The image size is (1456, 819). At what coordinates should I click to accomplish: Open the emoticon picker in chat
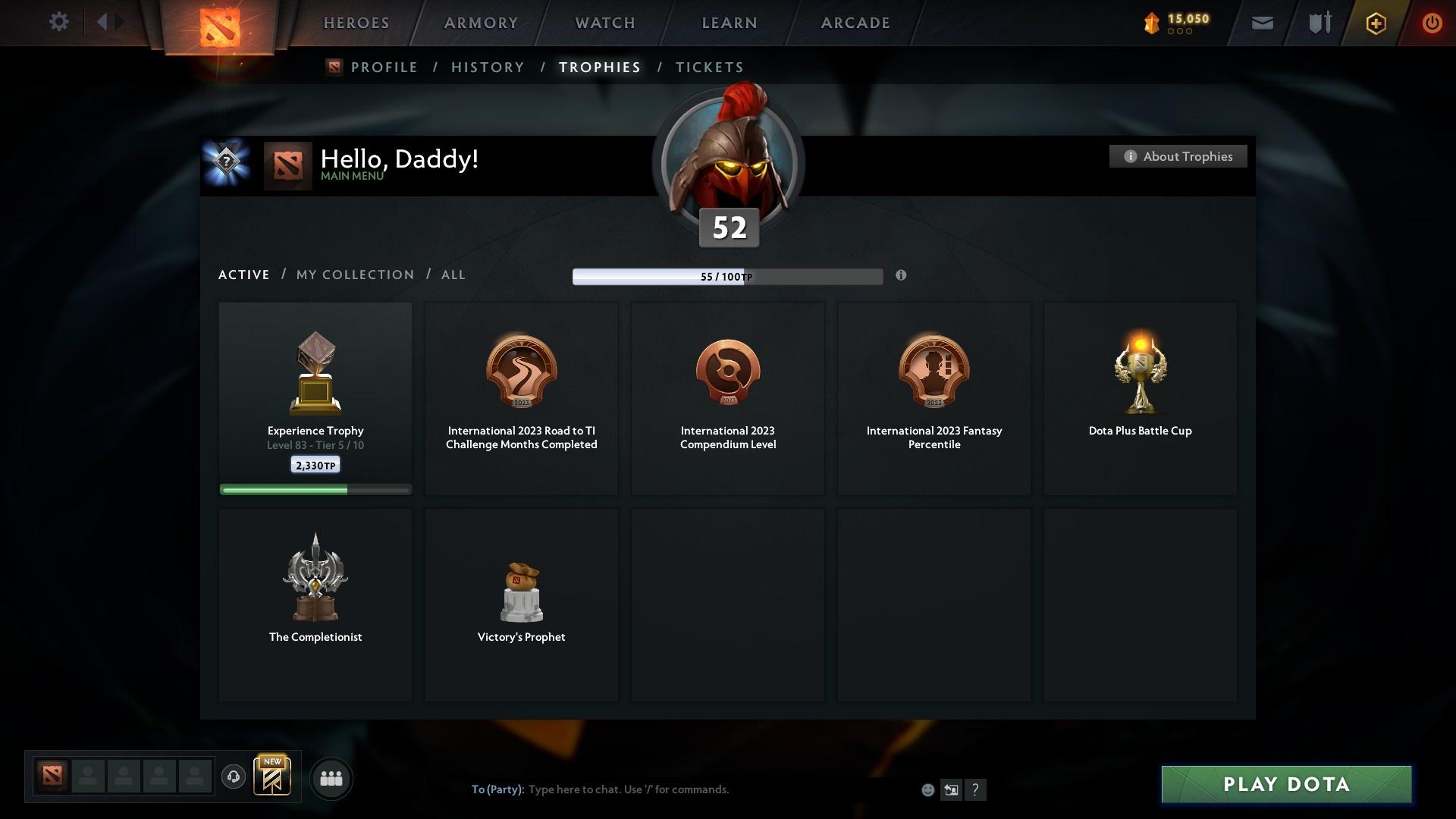pyautogui.click(x=927, y=789)
